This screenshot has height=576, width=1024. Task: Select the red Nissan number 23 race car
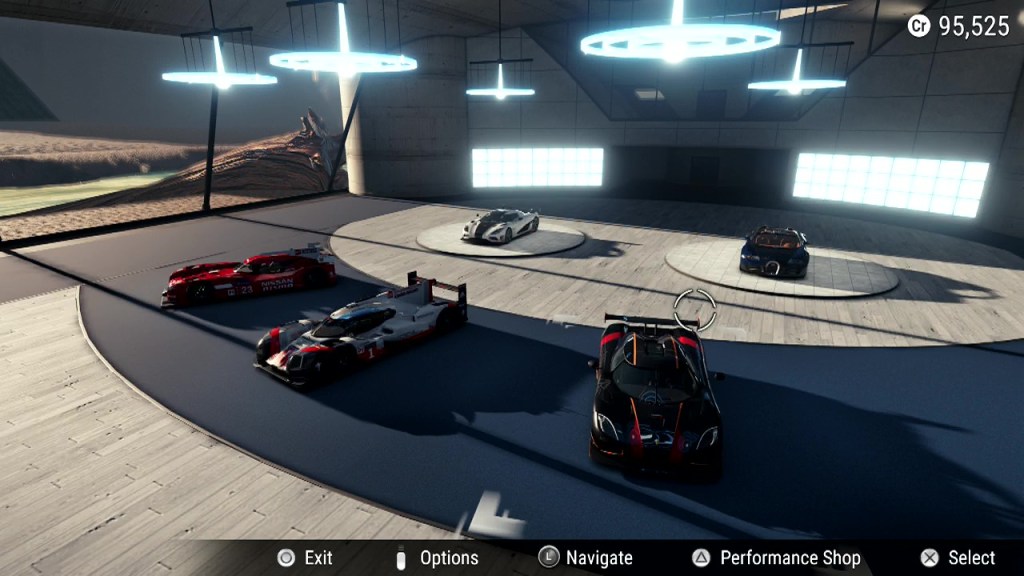(250, 277)
